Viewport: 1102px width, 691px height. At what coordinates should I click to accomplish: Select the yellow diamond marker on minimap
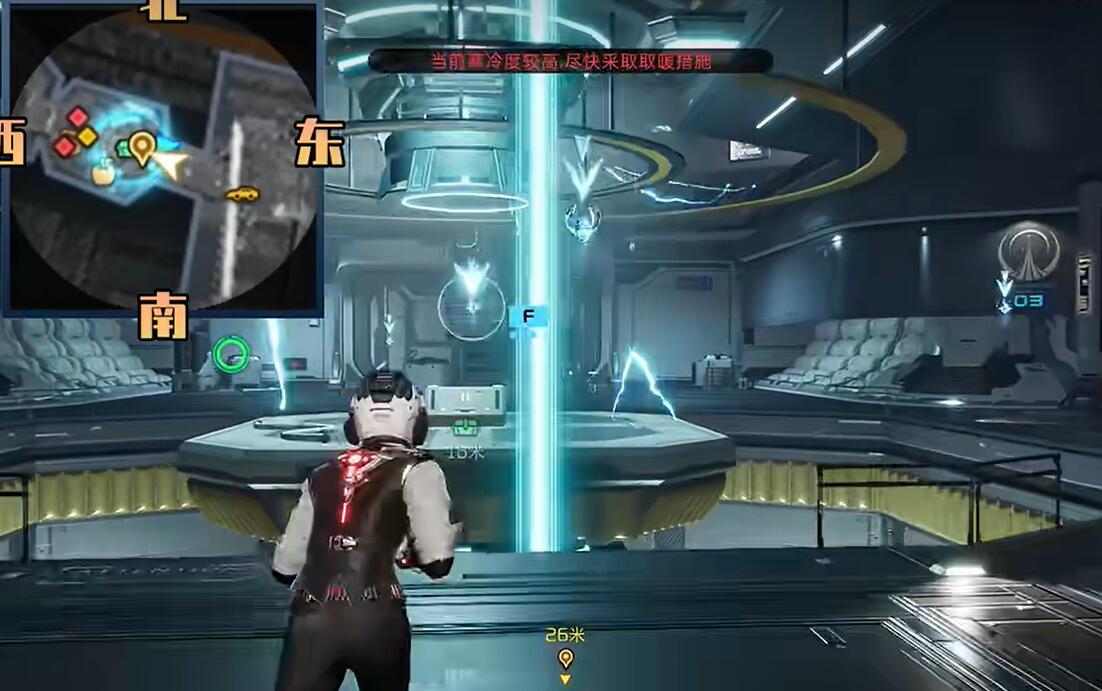(88, 136)
